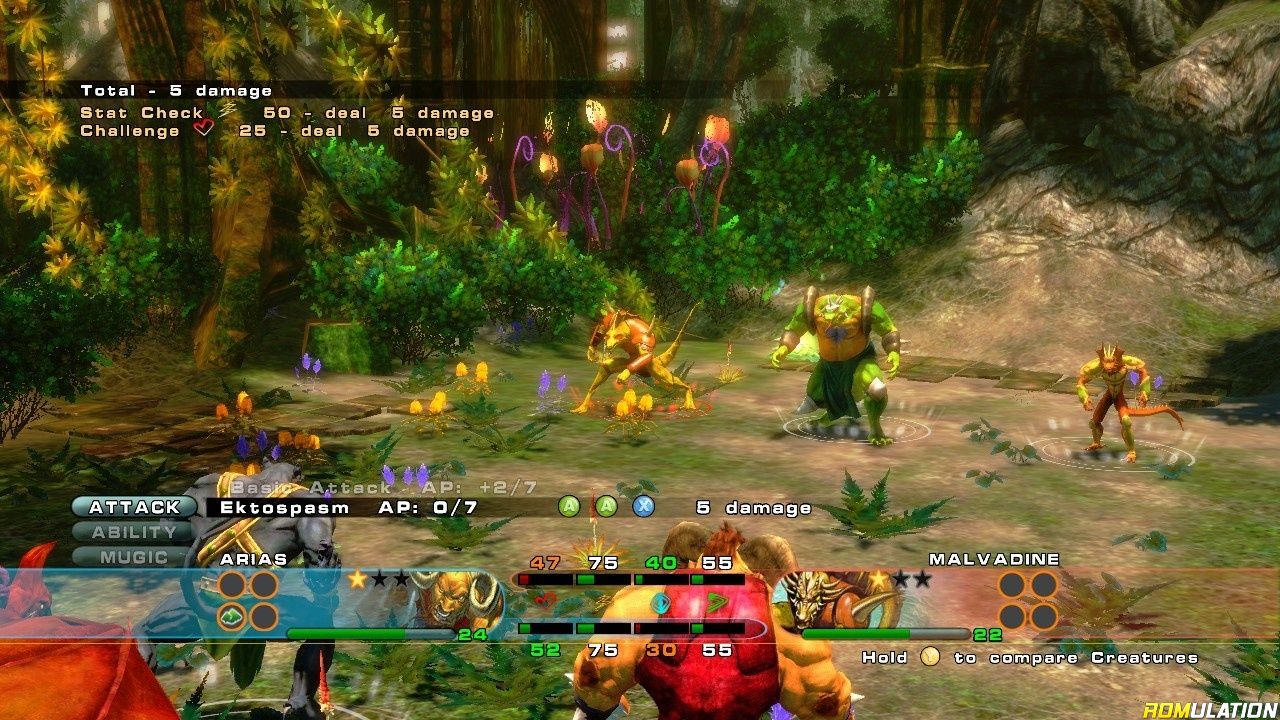Switch to the ABILITY command tab

point(134,533)
